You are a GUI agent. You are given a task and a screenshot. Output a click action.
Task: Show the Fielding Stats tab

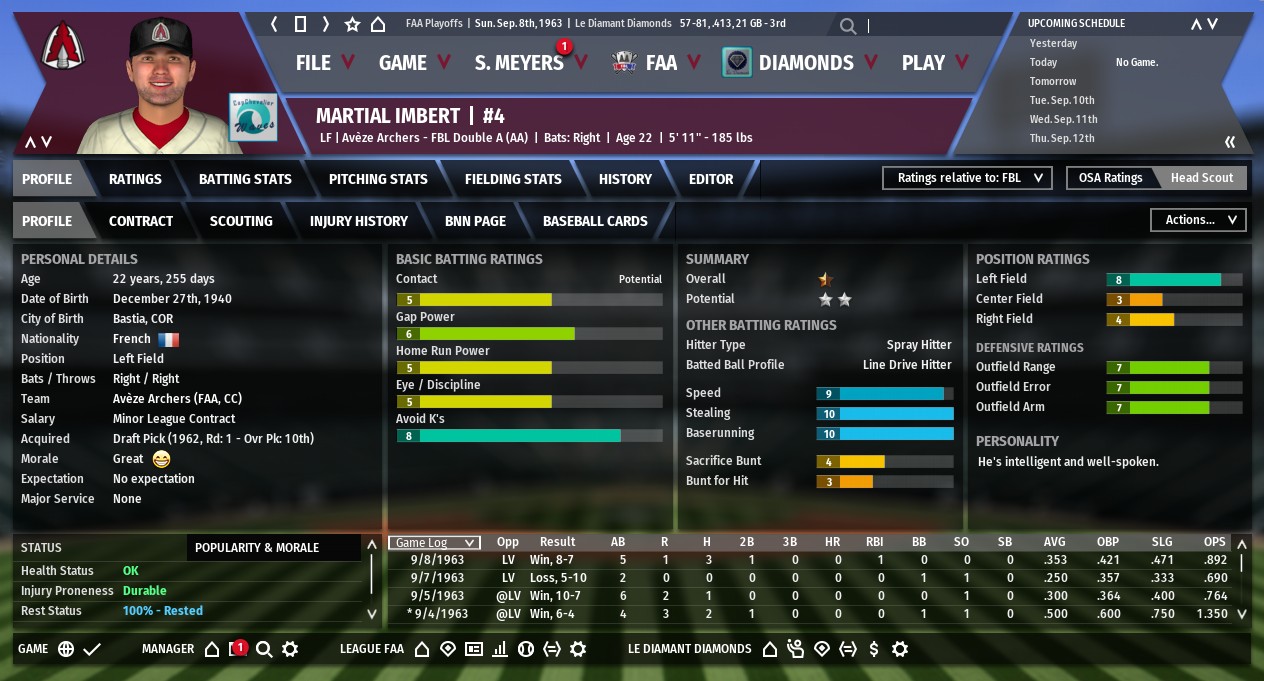point(513,179)
